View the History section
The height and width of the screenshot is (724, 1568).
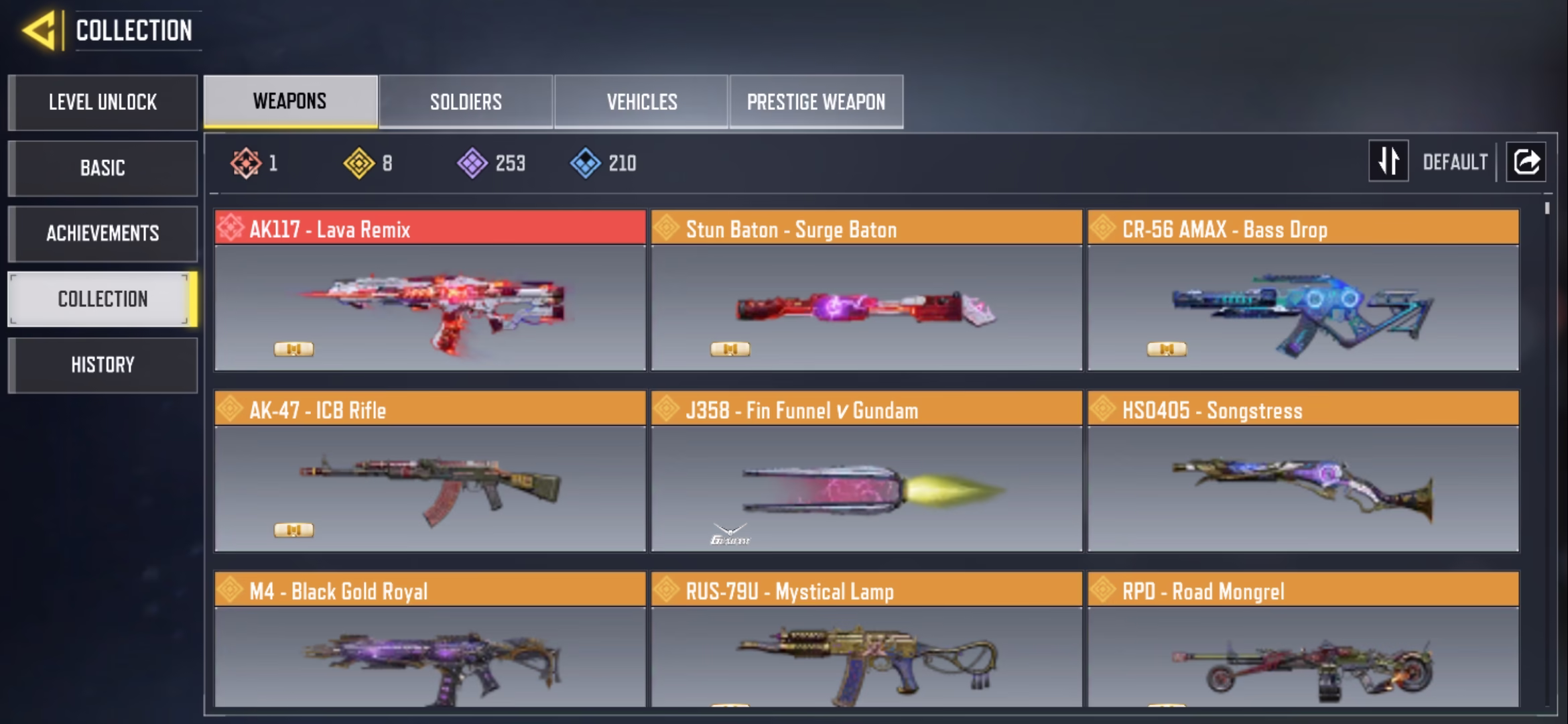103,365
